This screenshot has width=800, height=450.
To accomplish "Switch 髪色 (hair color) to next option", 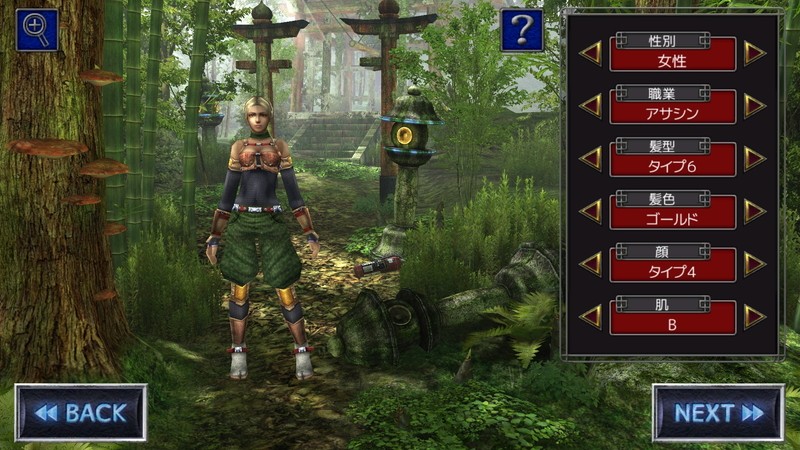I will tap(754, 211).
